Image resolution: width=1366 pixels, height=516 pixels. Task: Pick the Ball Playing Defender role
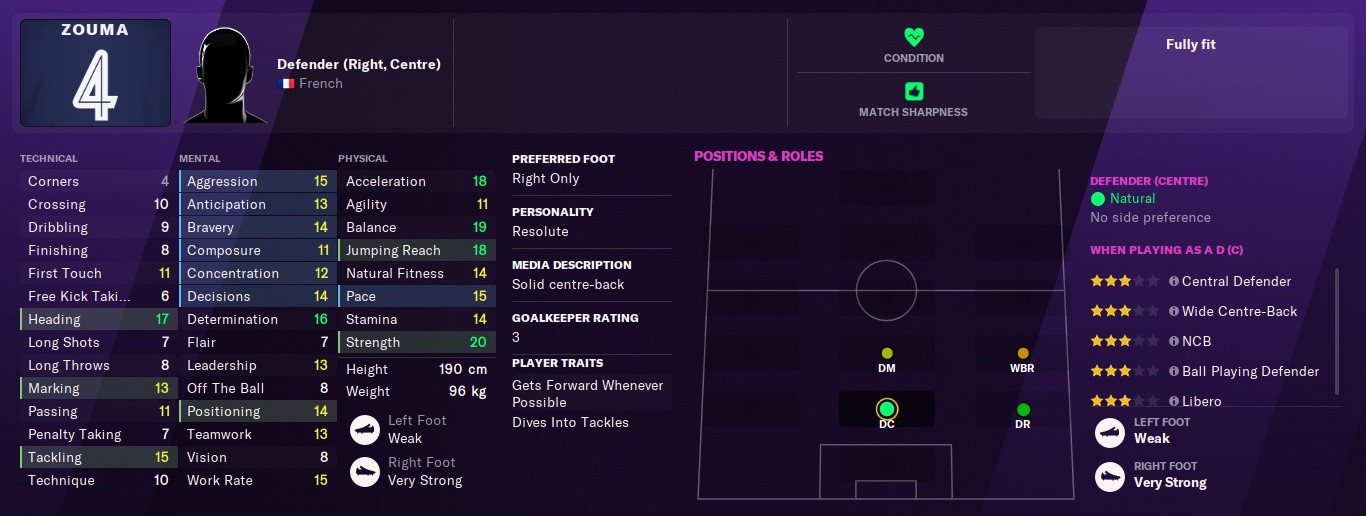(1250, 371)
